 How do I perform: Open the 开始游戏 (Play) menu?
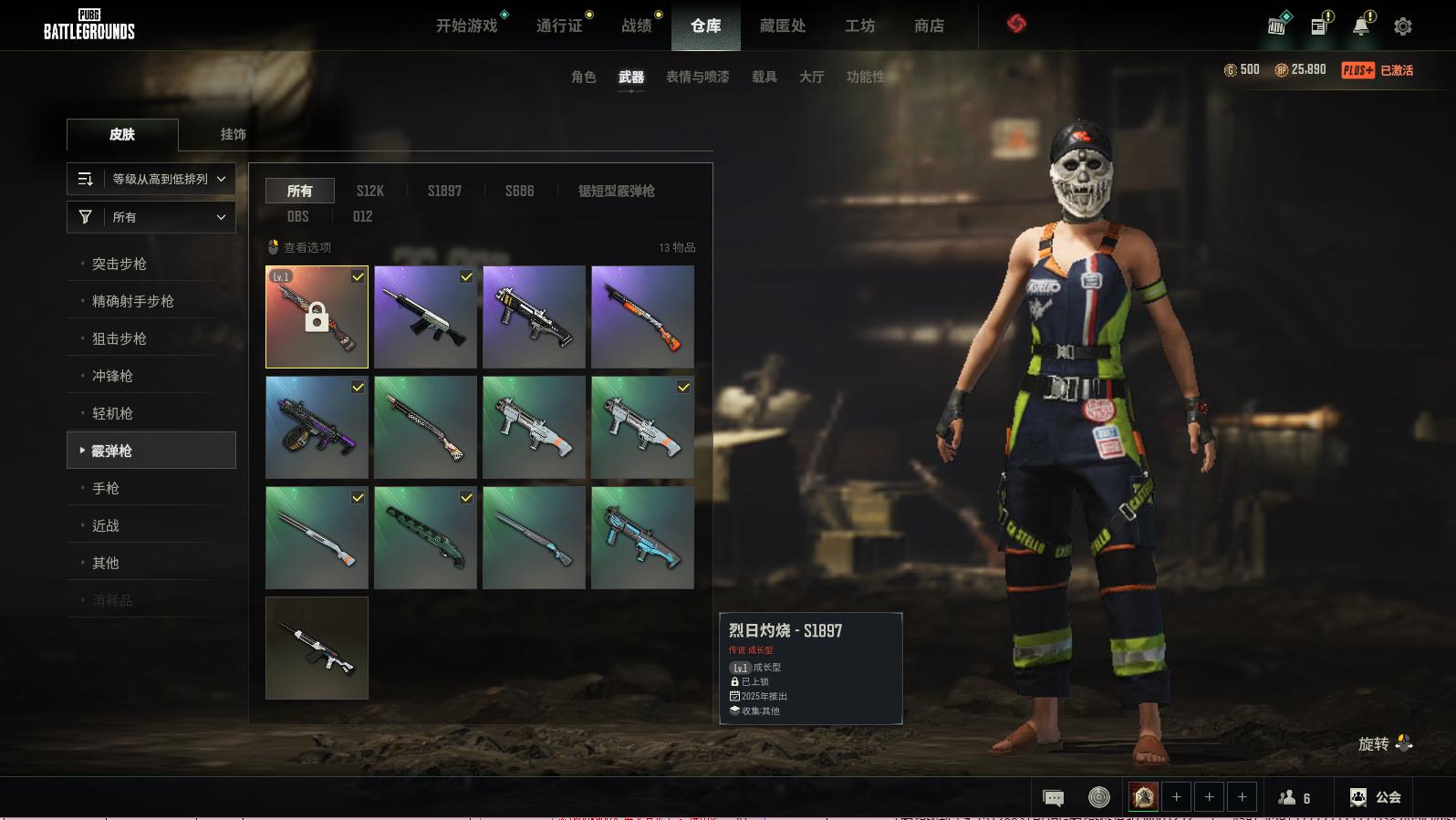click(x=466, y=26)
